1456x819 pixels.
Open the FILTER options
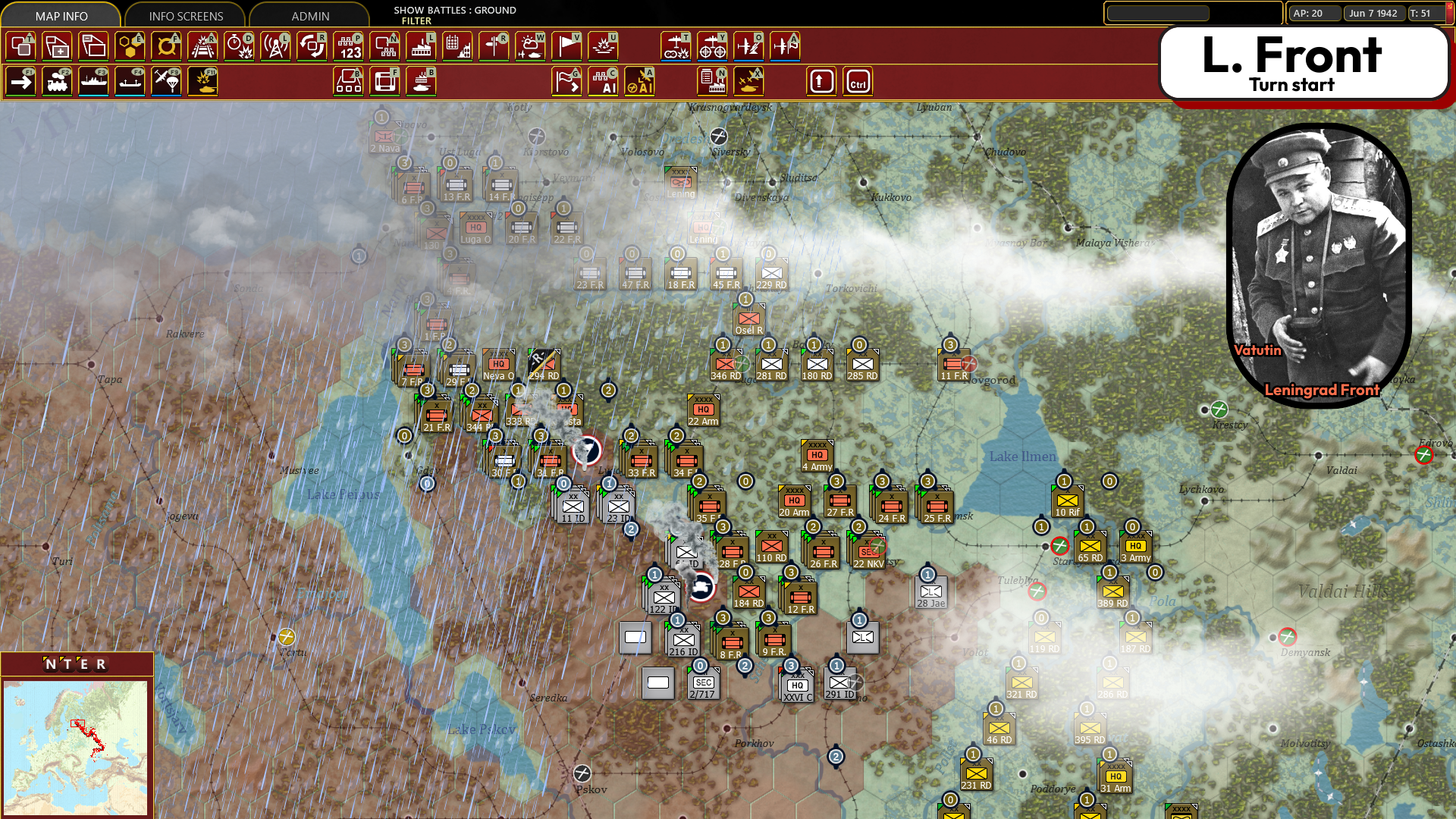416,21
